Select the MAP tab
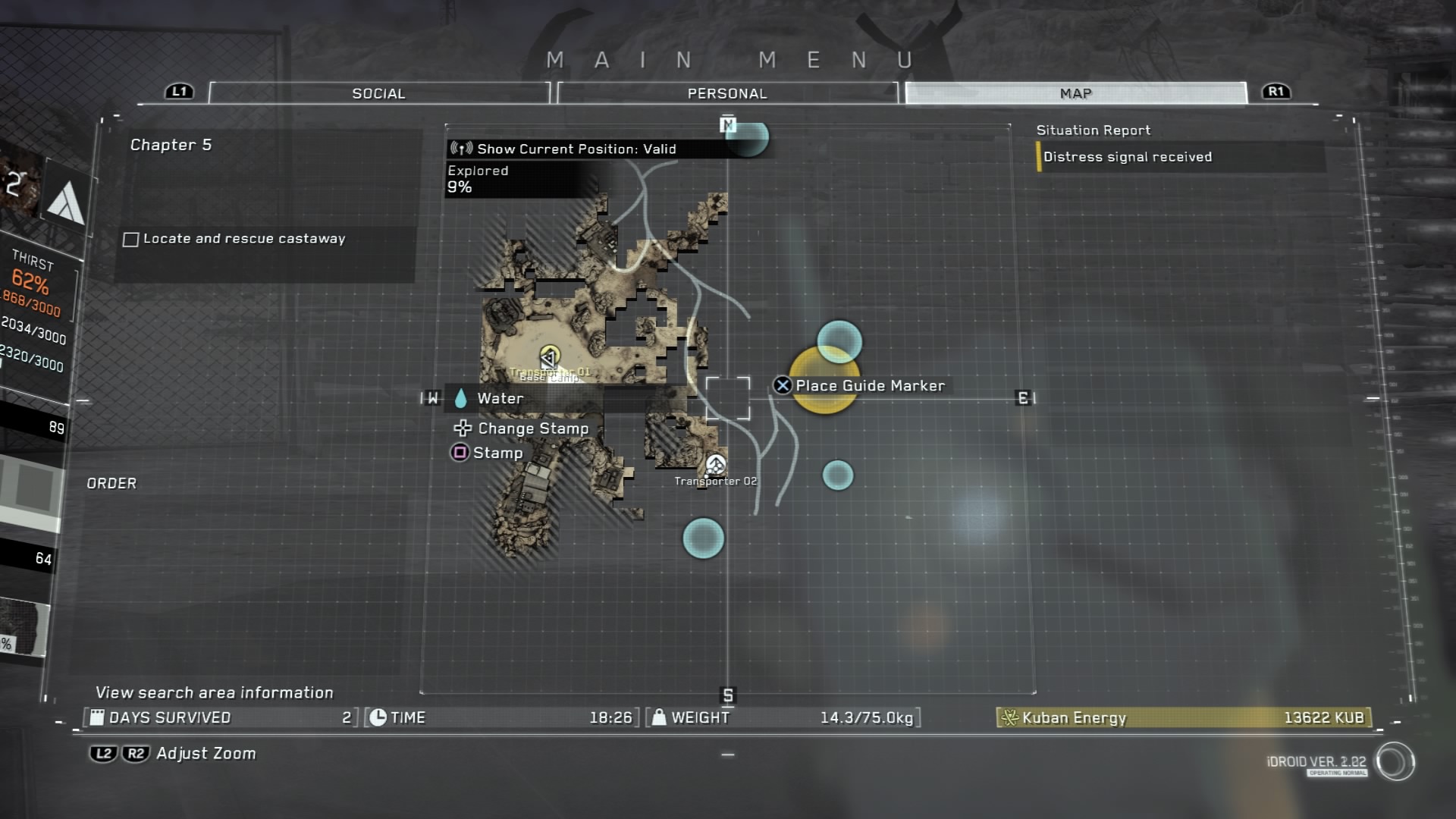The height and width of the screenshot is (819, 1456). click(x=1075, y=93)
